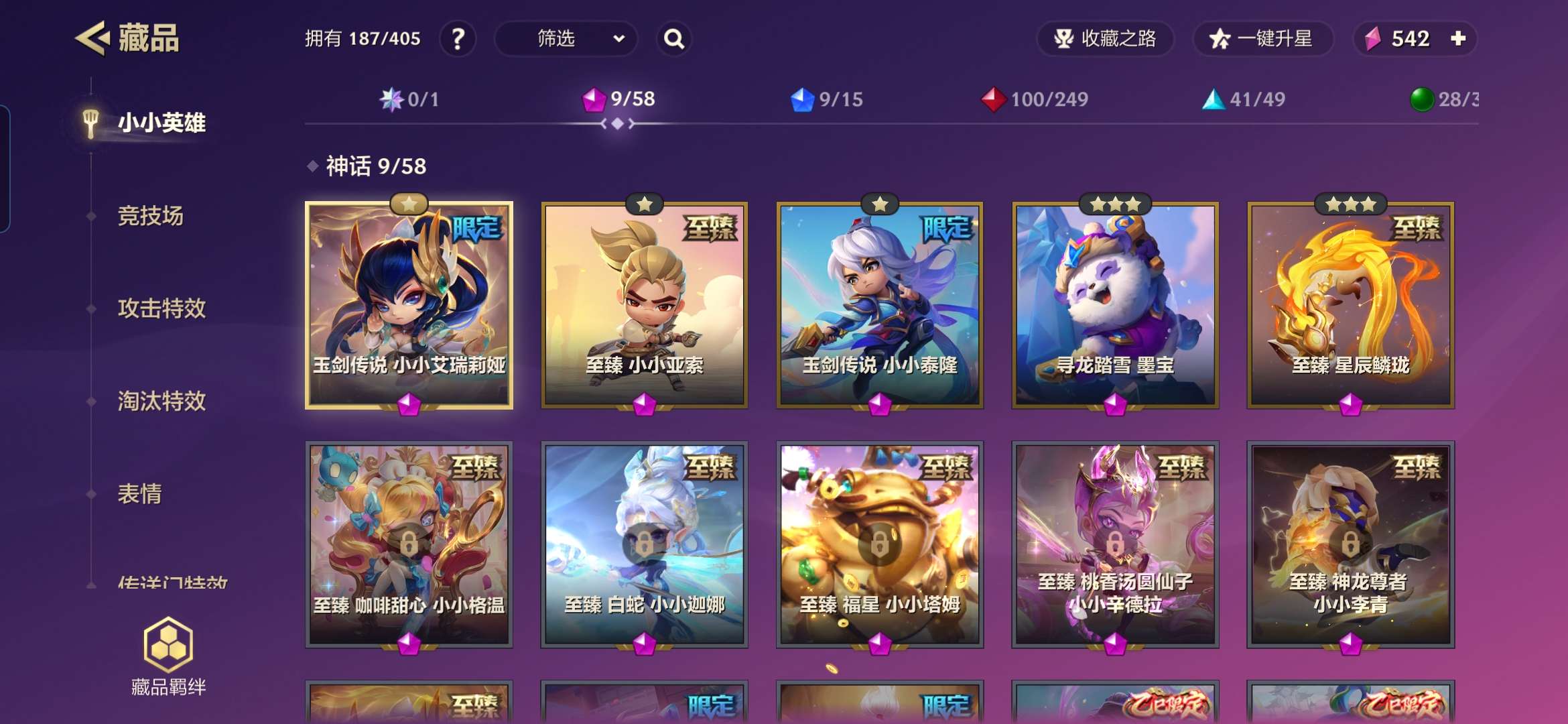Go back from the 藏品 screen
This screenshot has width=1568, height=724.
click(x=92, y=38)
